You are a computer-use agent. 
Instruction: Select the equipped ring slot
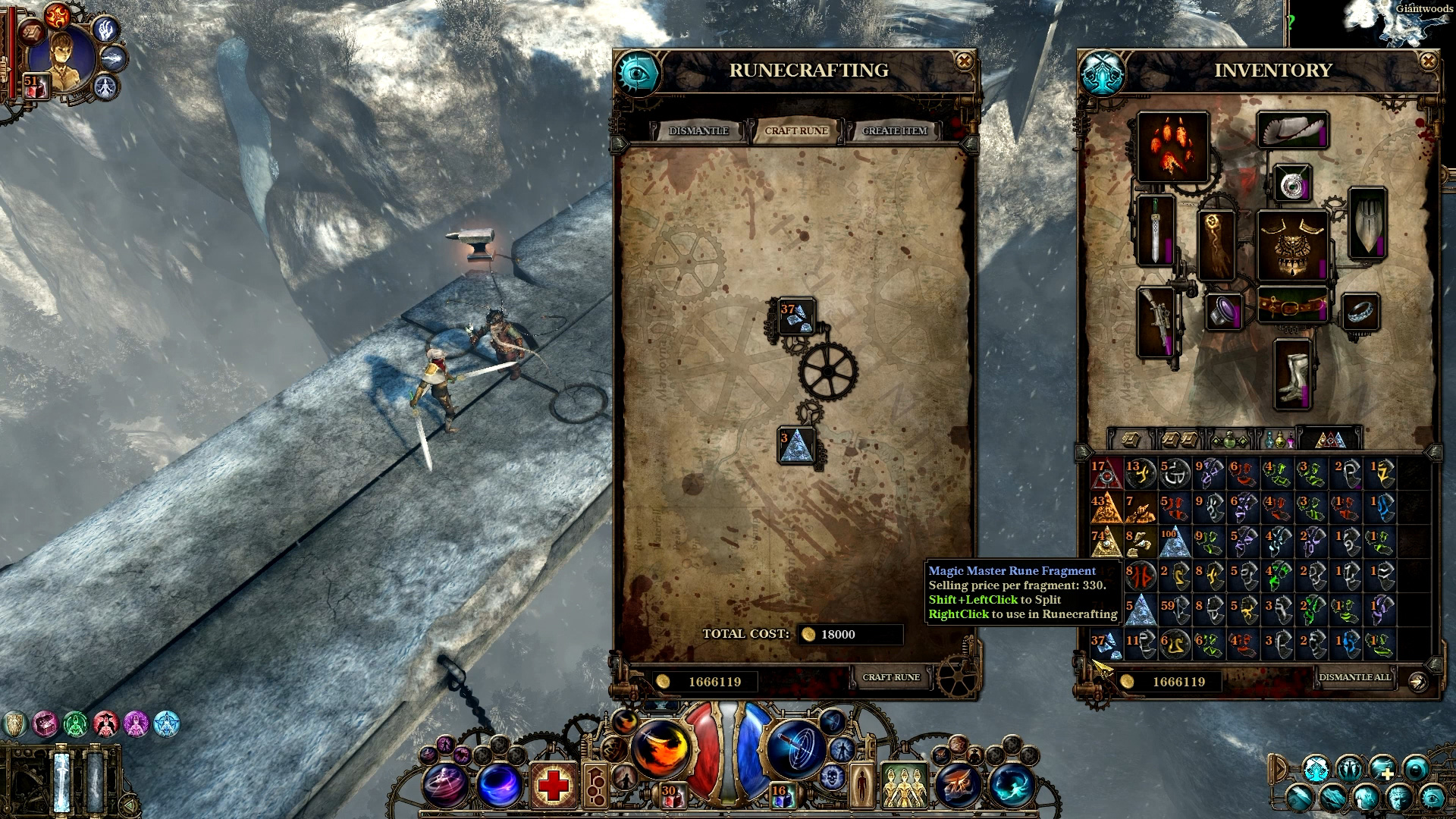1360,312
